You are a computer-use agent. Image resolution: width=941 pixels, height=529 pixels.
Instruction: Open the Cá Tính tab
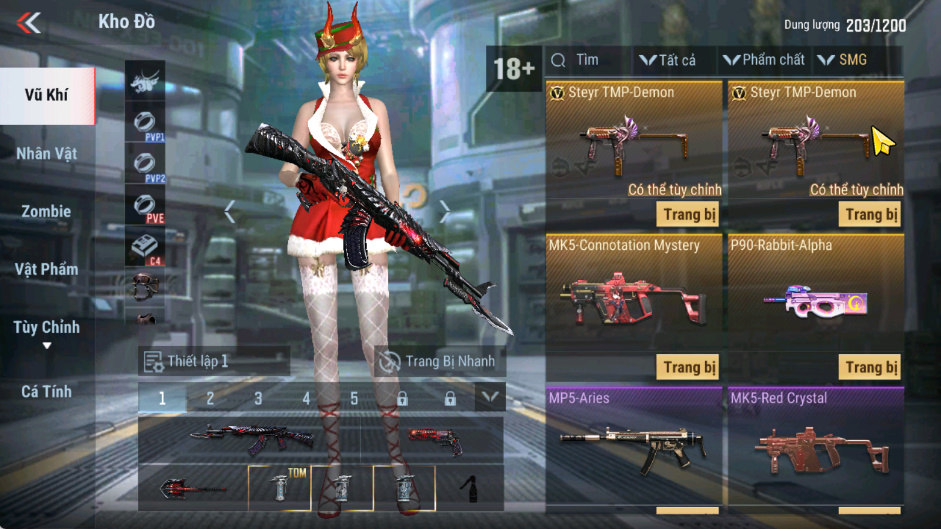point(47,392)
